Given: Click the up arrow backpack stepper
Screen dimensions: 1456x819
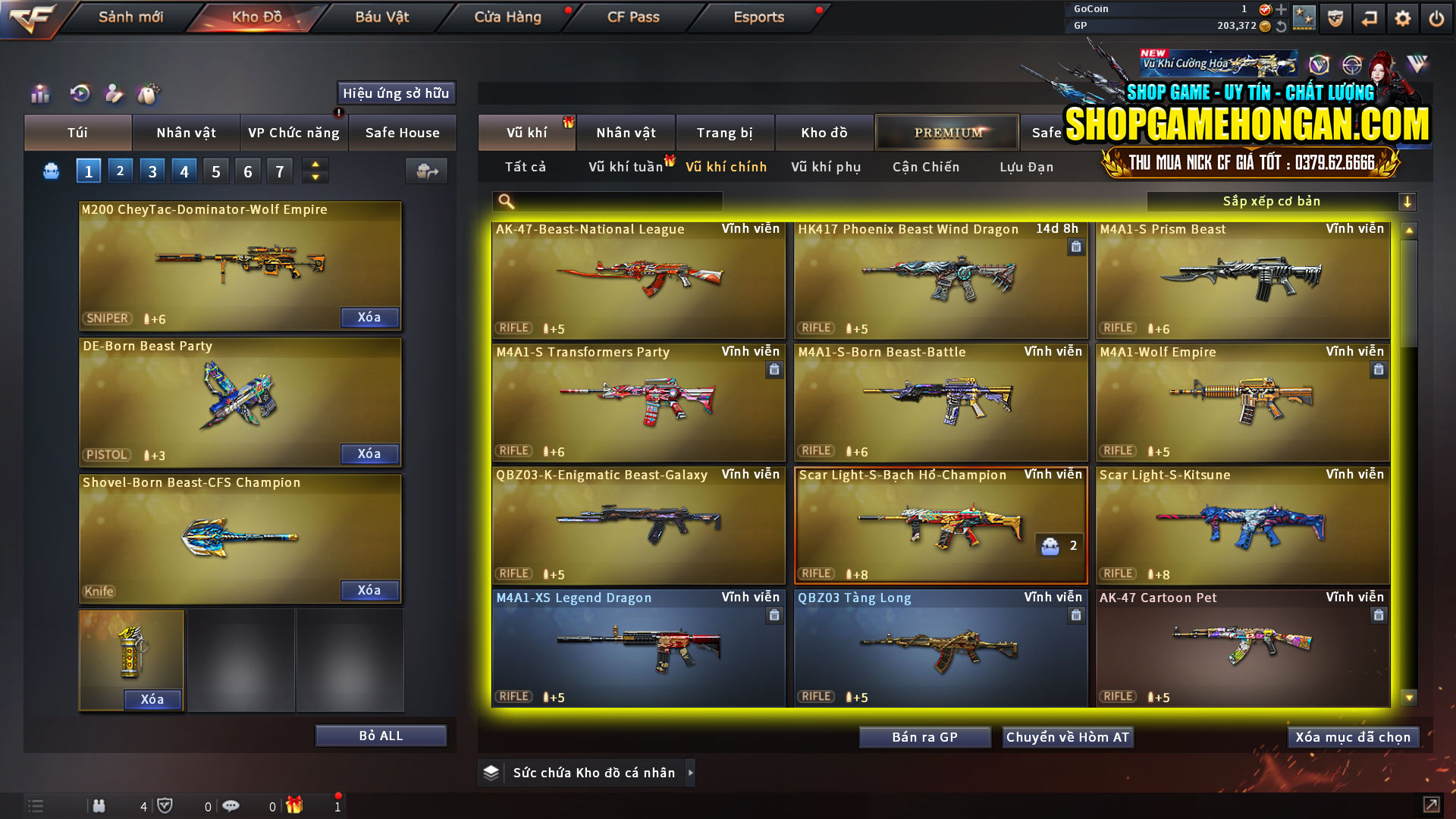Looking at the screenshot, I should (x=315, y=165).
